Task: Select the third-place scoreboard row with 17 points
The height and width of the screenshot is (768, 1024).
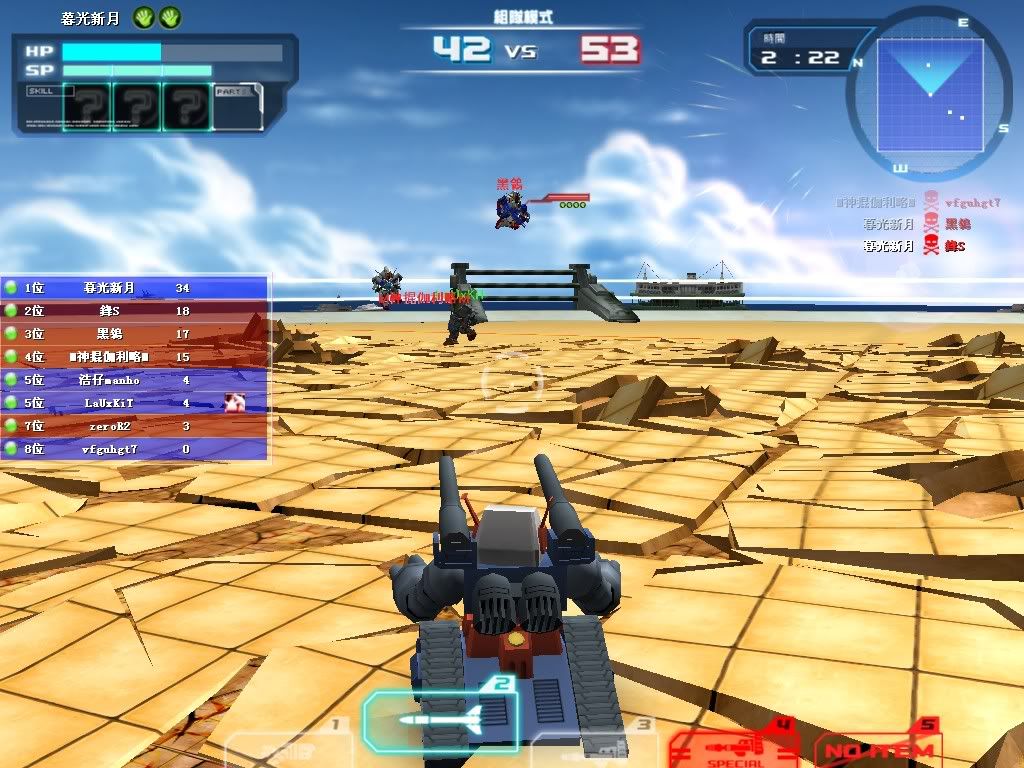Action: (135, 334)
